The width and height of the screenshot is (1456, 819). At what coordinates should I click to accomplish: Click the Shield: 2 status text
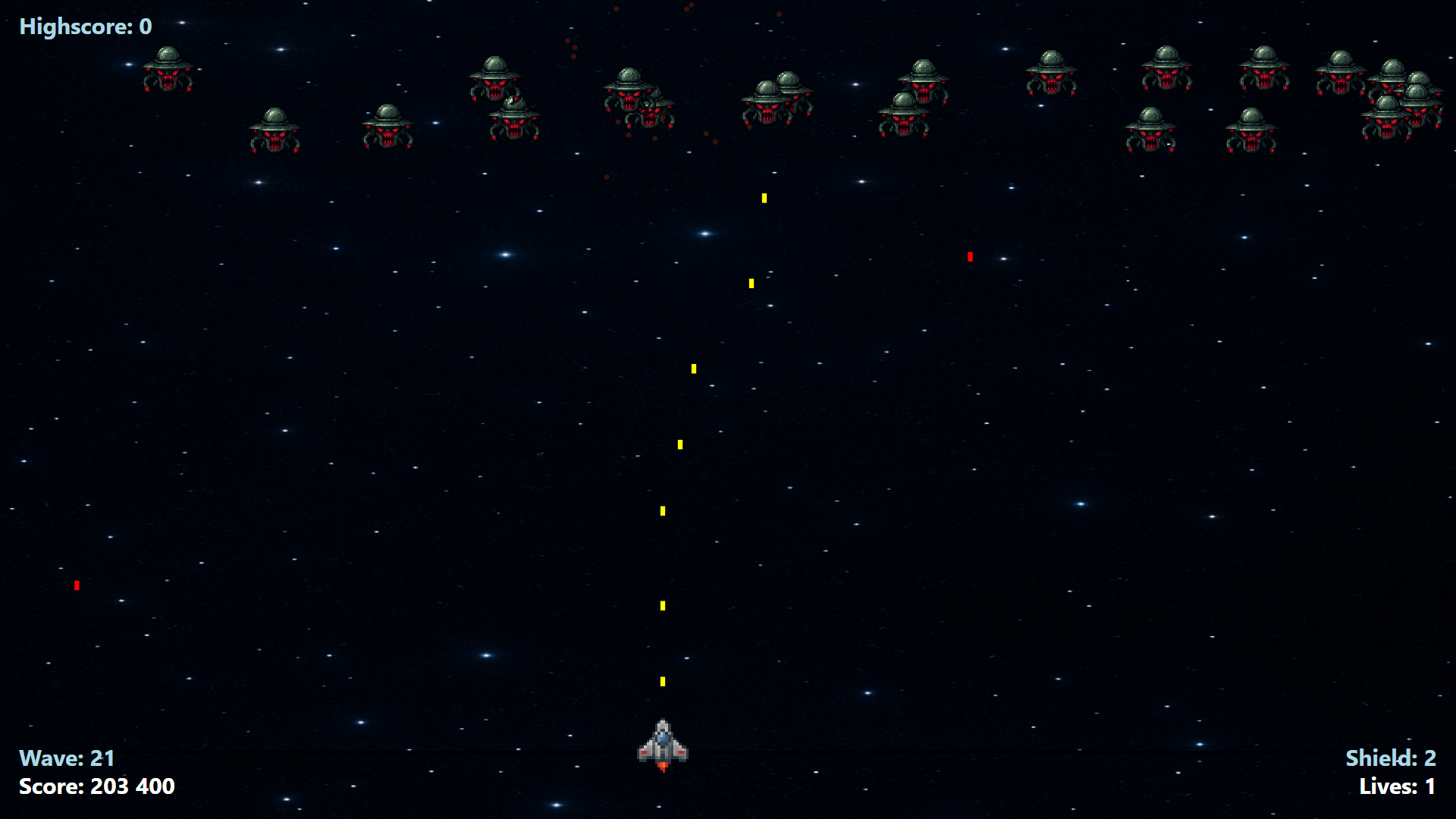coord(1390,758)
